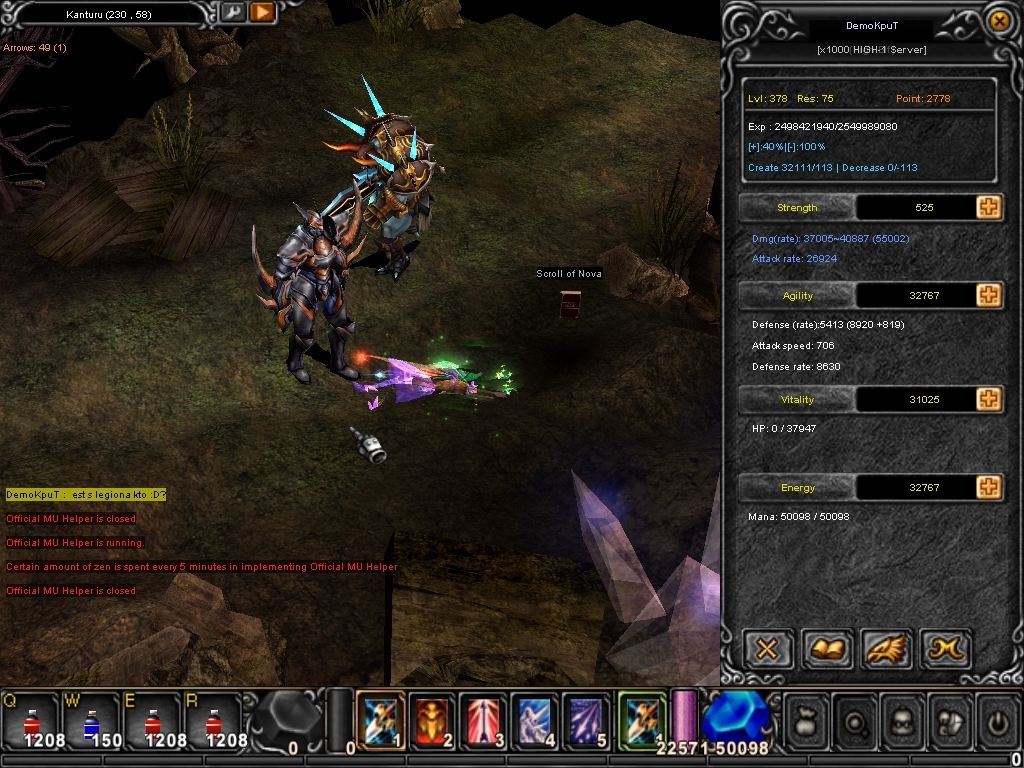The image size is (1024, 768).
Task: Start MU Helper with play button
Action: pos(262,12)
